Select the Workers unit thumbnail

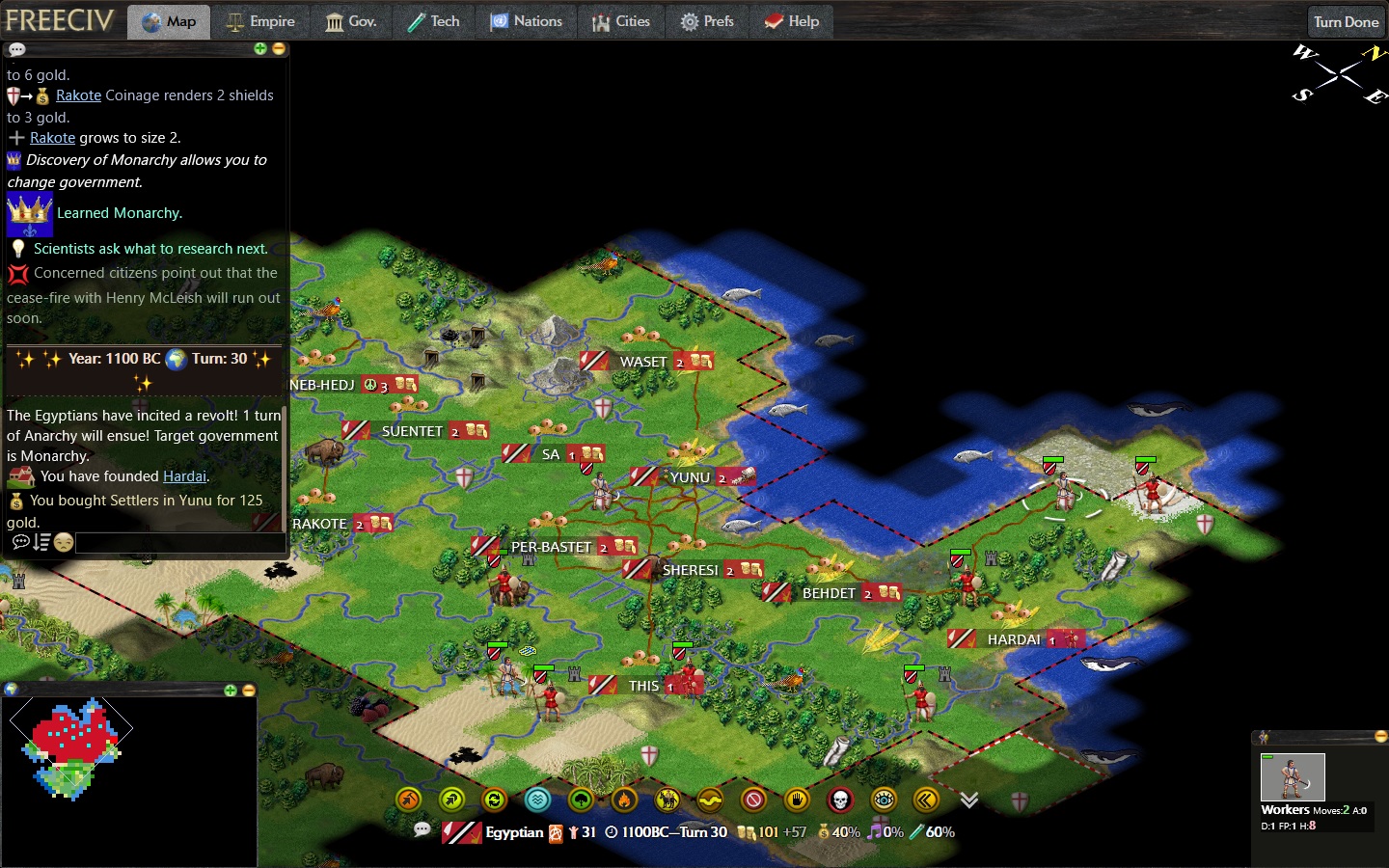1293,776
